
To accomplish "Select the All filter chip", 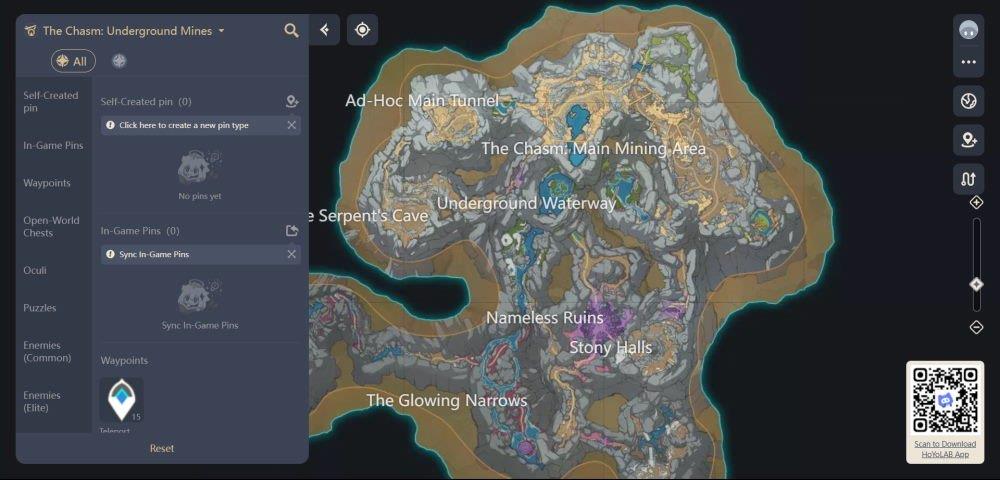I will click(73, 61).
